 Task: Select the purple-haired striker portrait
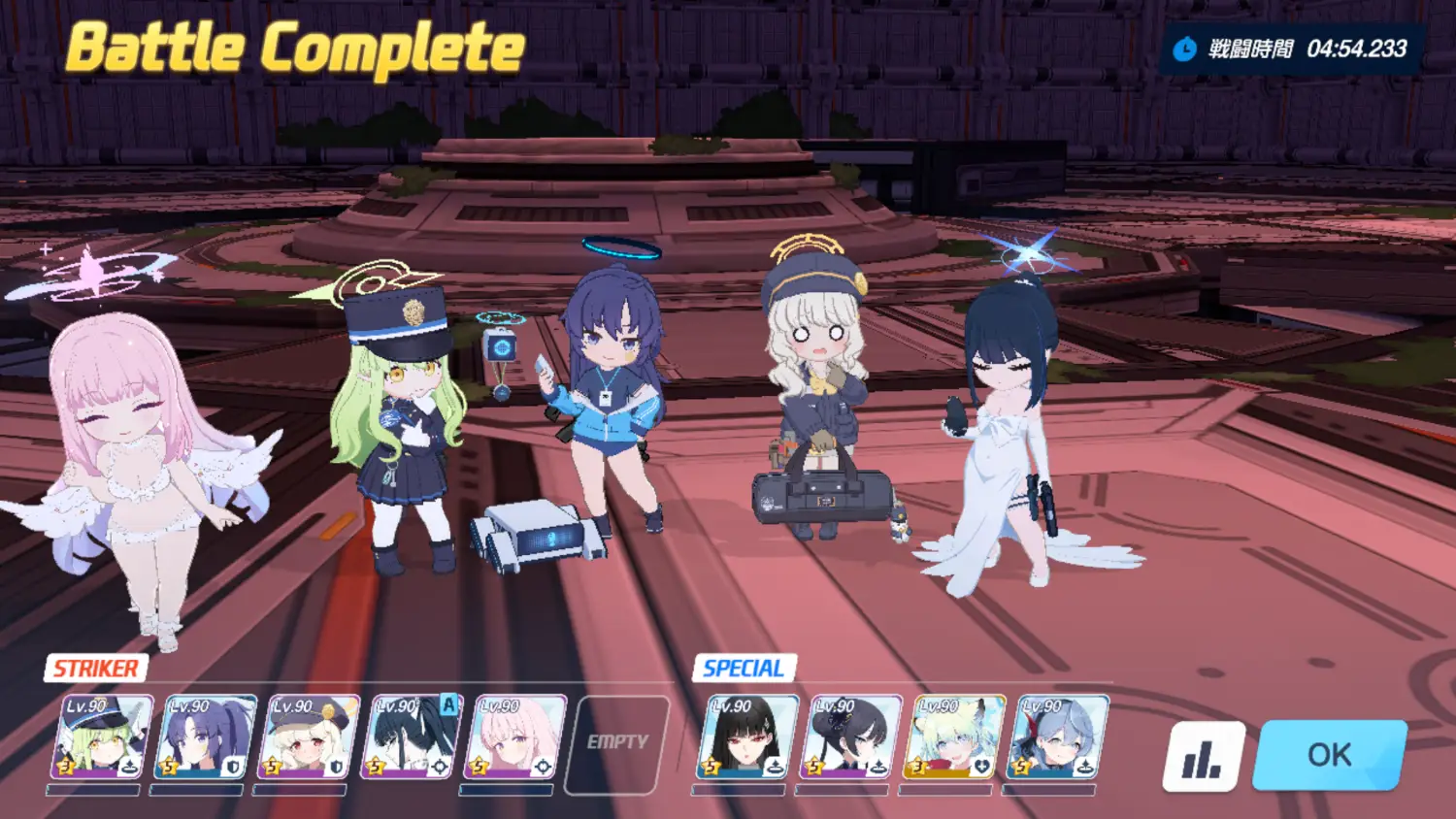206,737
